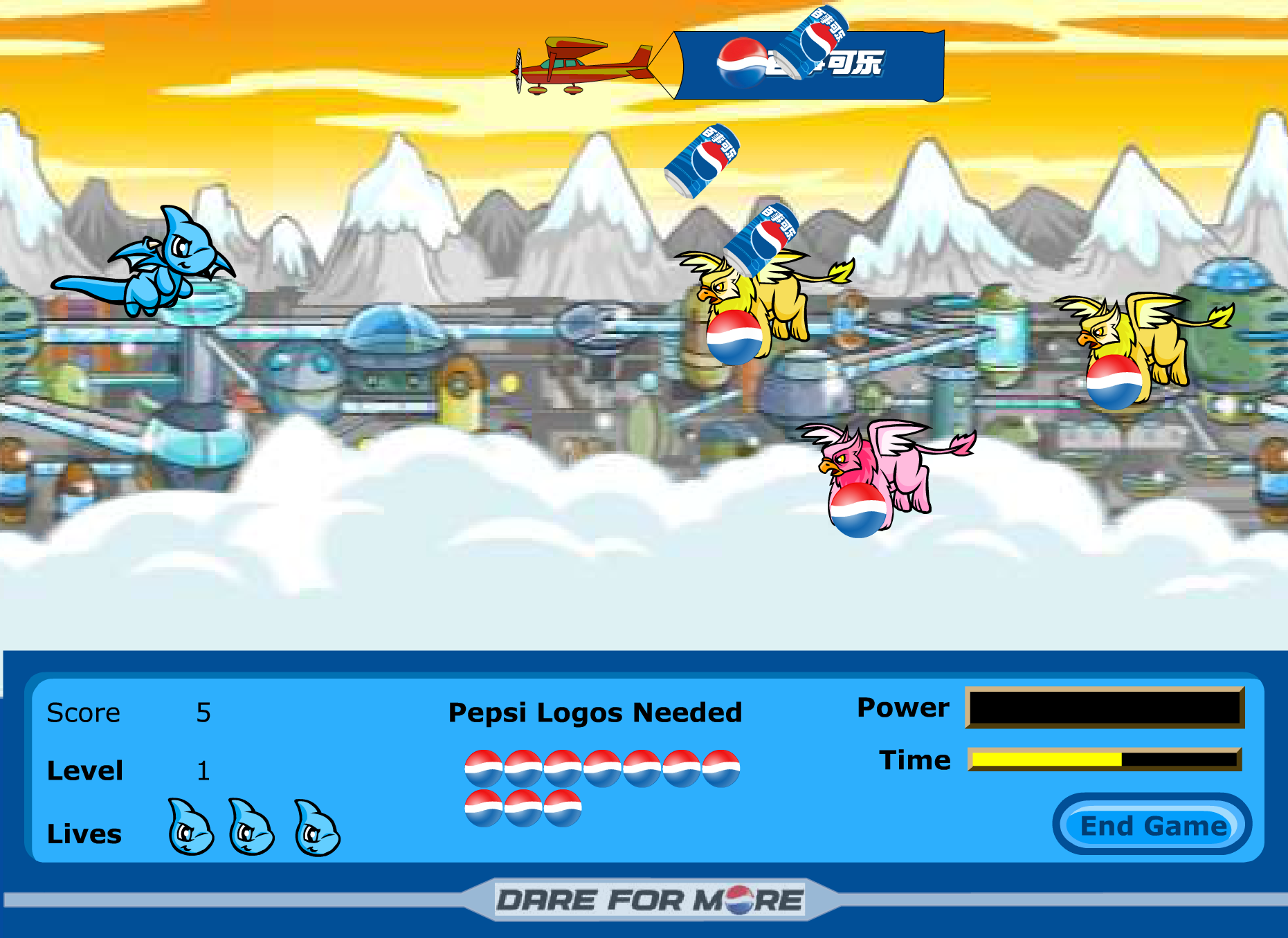
Task: Click the Level label in the HUD
Action: [x=85, y=771]
